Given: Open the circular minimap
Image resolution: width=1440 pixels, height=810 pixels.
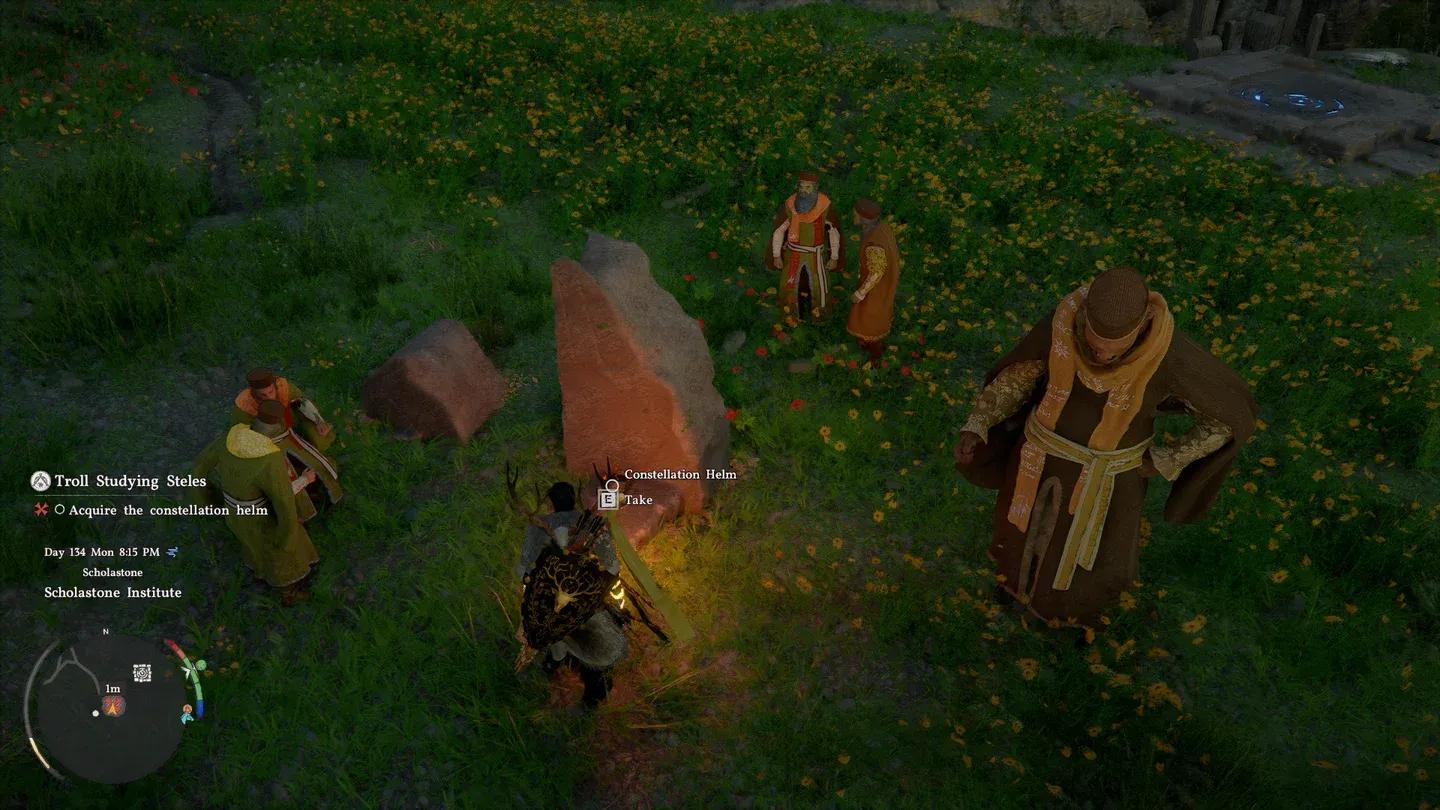Looking at the screenshot, I should click(x=108, y=708).
